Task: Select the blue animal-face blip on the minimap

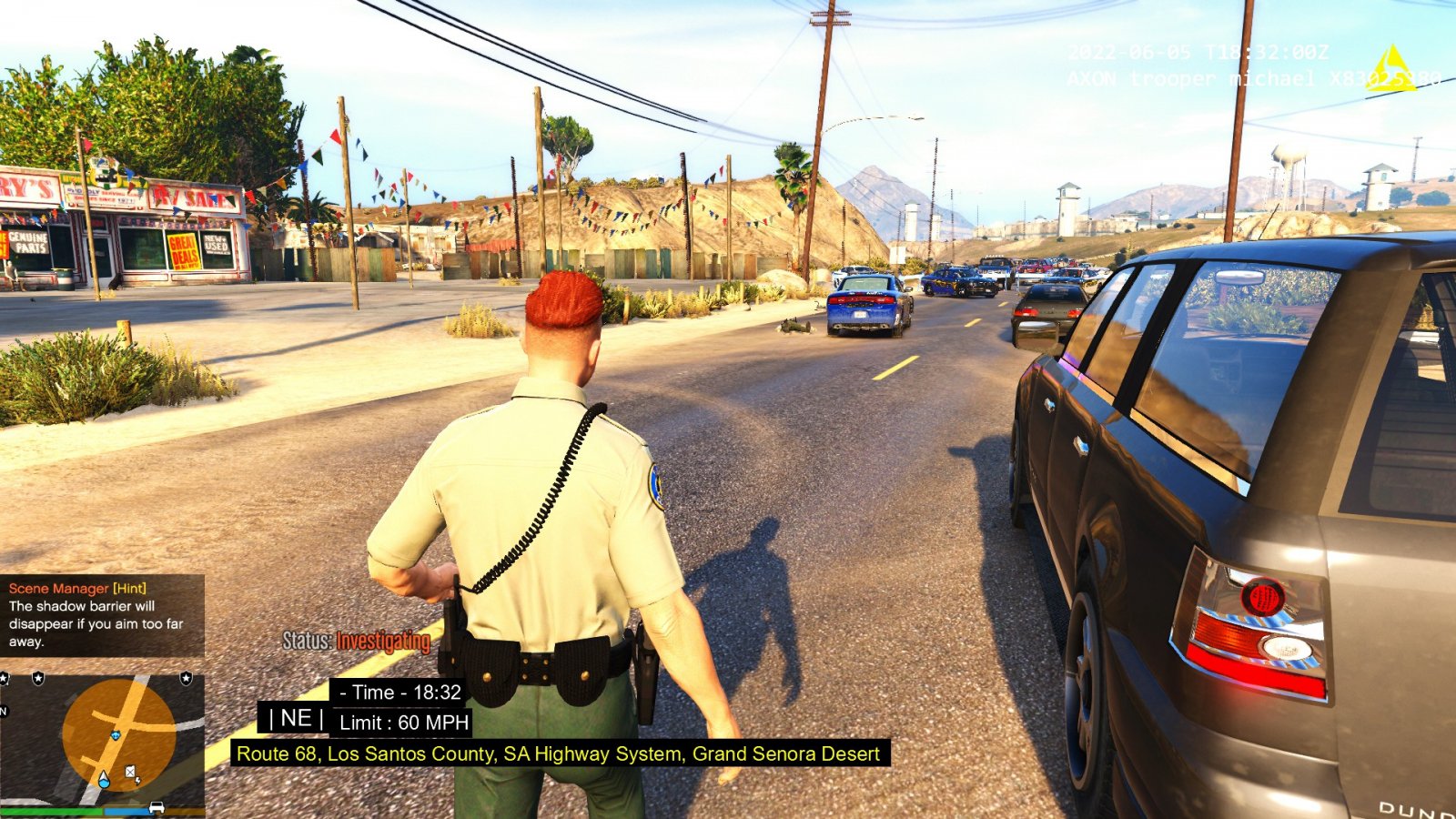Action: tap(116, 734)
